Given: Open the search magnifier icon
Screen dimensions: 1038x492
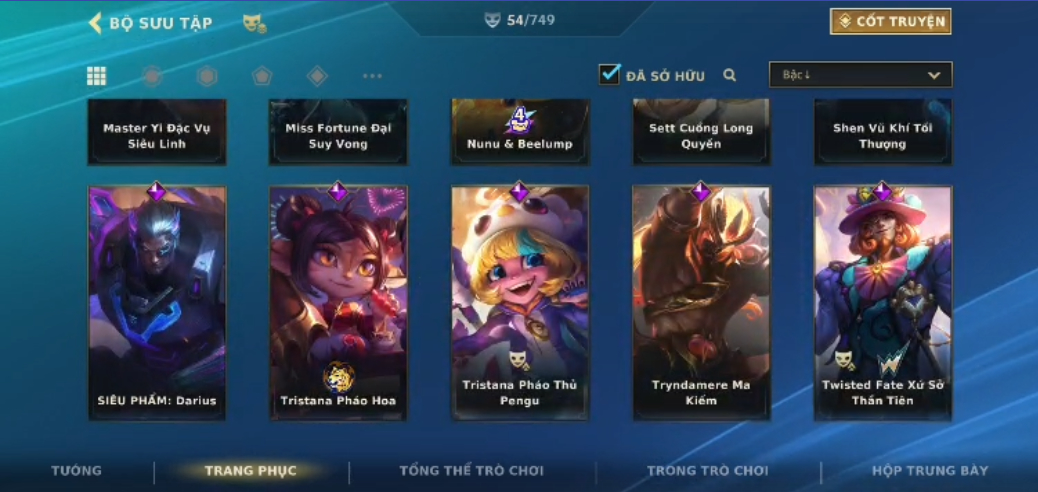Looking at the screenshot, I should (x=730, y=75).
